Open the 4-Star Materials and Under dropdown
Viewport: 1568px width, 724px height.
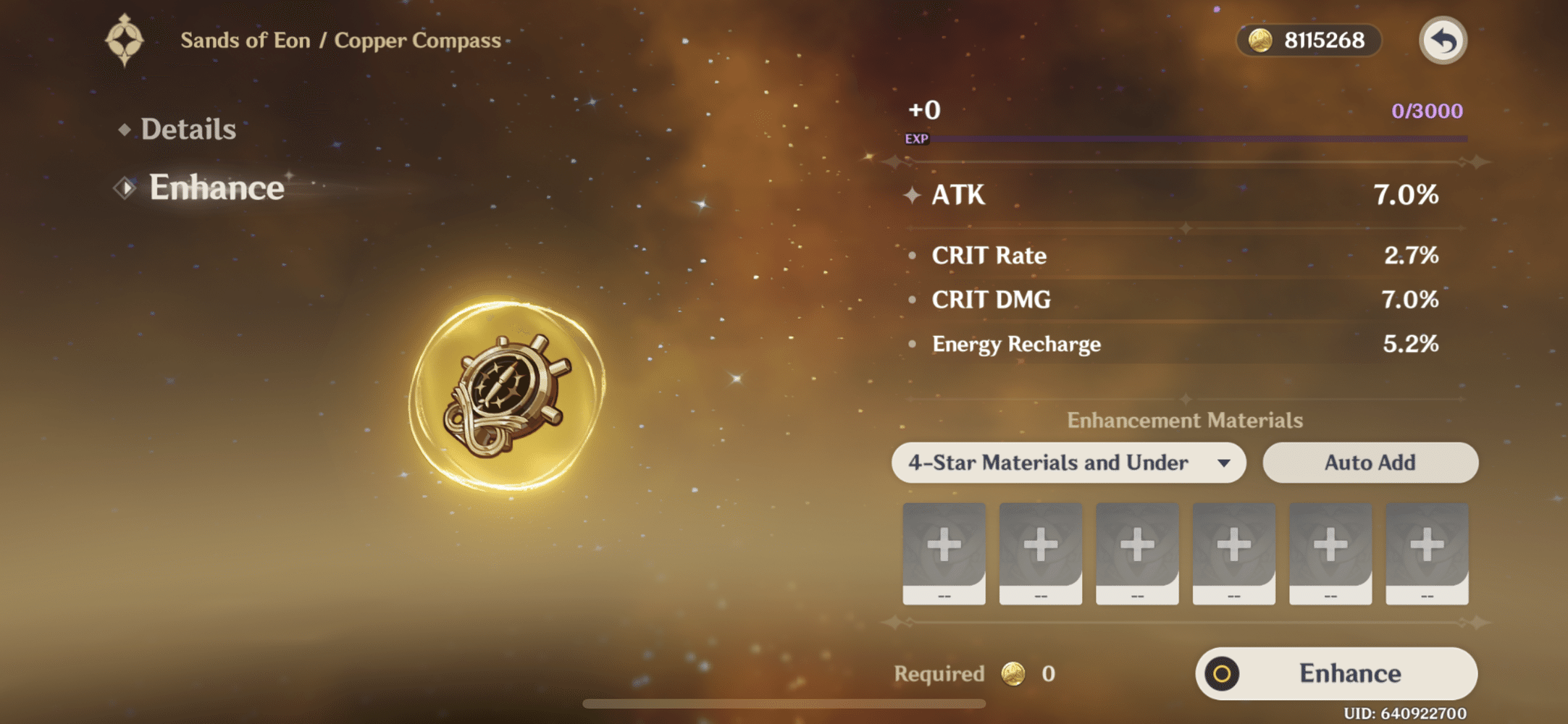[1070, 463]
